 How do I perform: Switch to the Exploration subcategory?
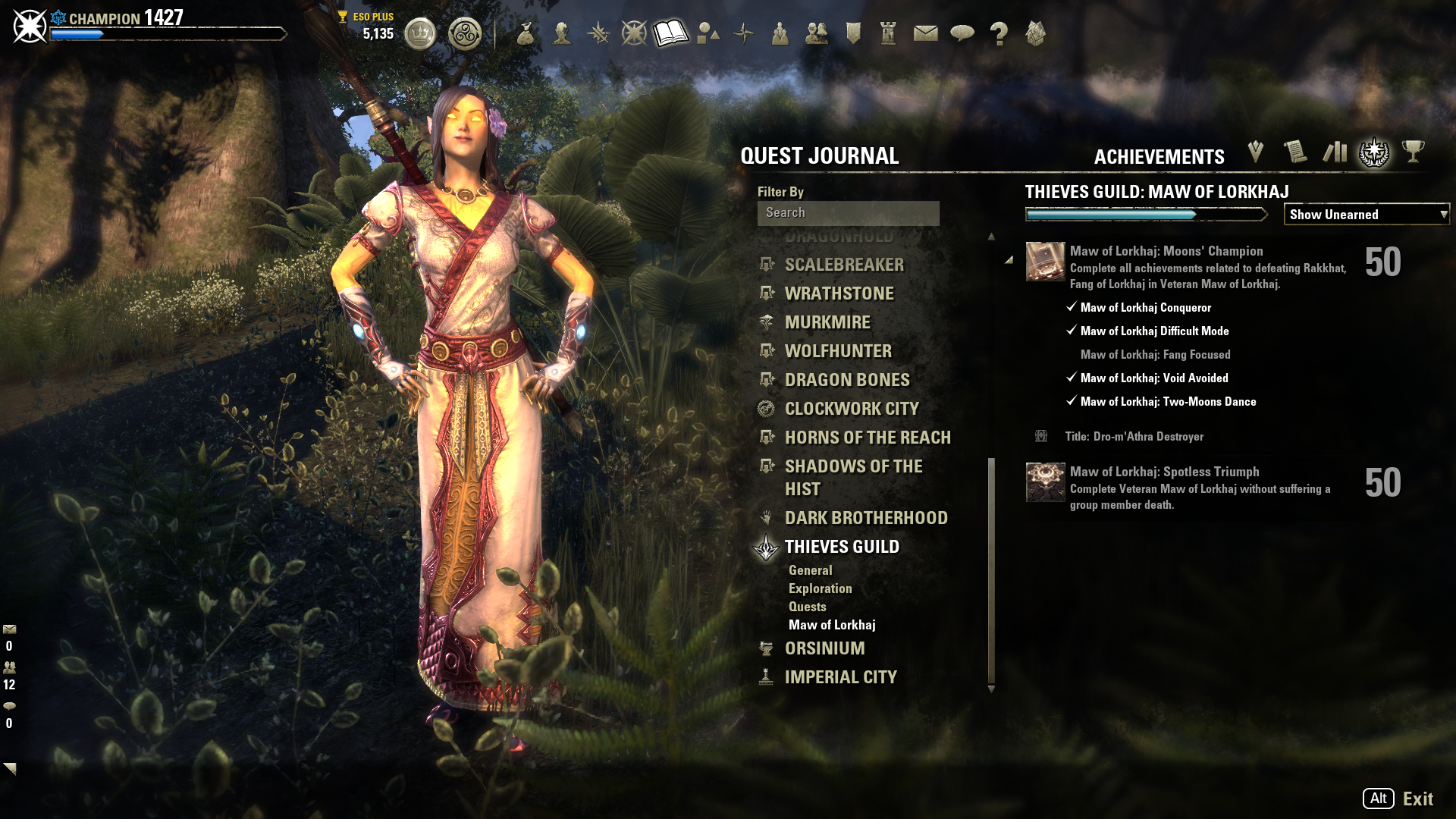[x=820, y=588]
